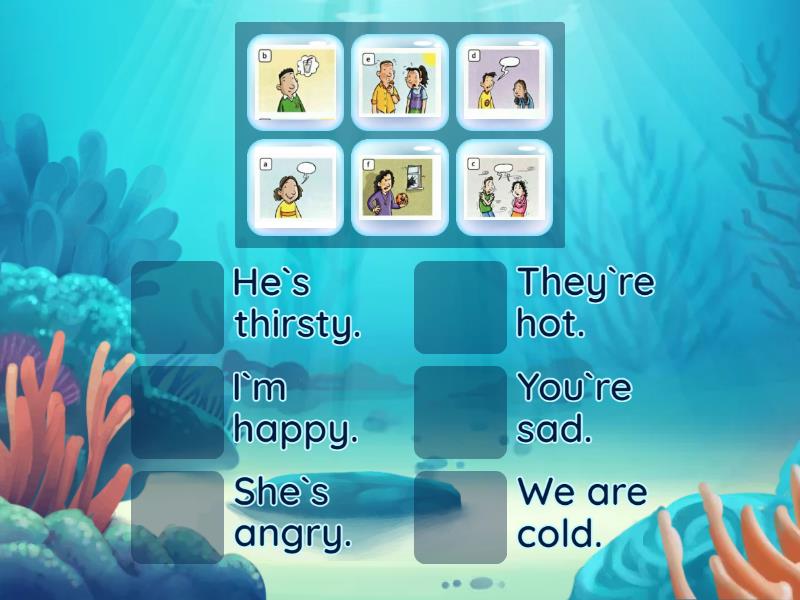
Task: Select picture card a of the smiling girl
Action: click(295, 187)
